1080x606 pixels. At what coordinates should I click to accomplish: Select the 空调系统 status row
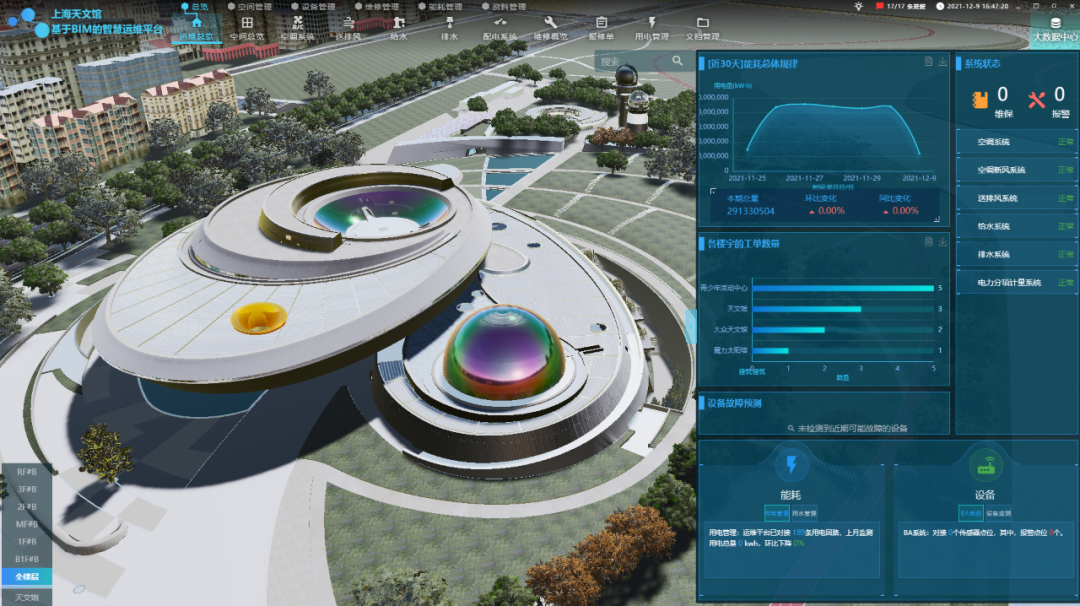pyautogui.click(x=1015, y=142)
